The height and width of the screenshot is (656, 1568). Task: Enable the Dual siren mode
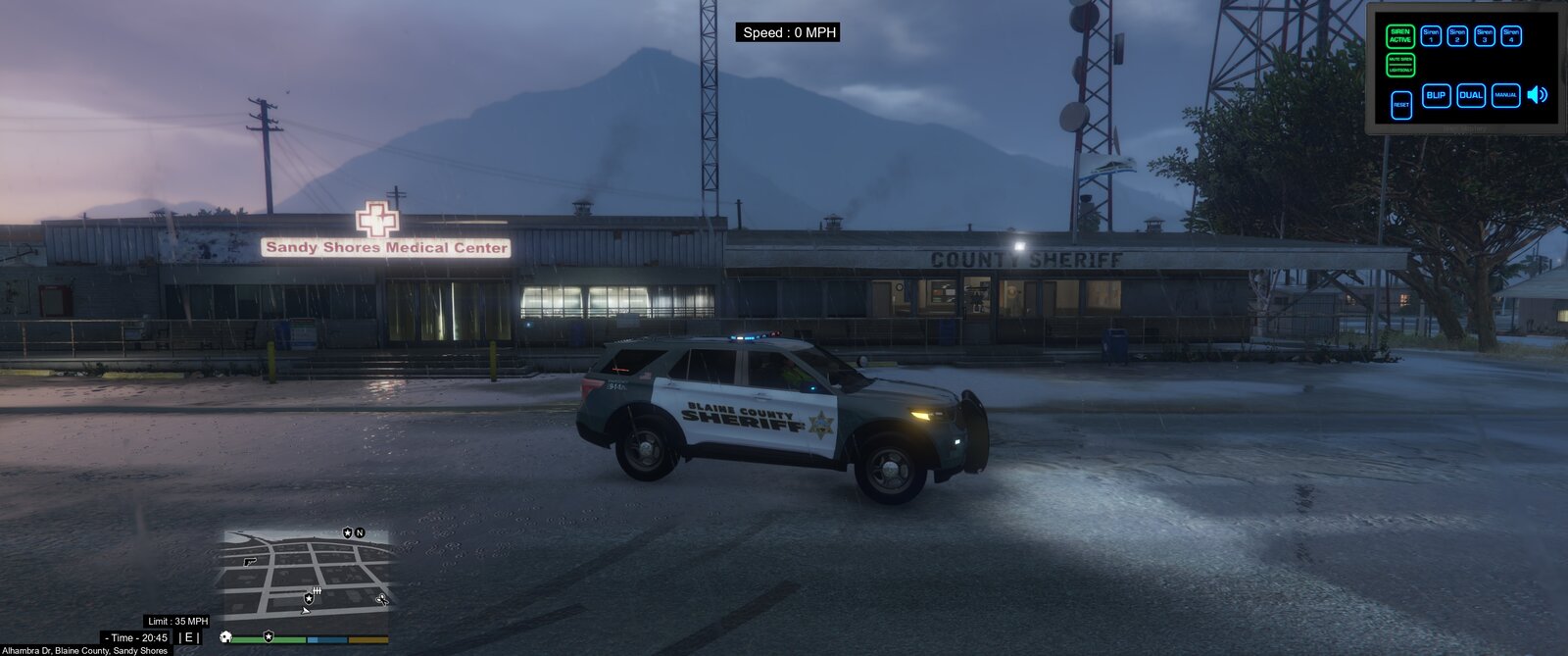tap(1471, 95)
